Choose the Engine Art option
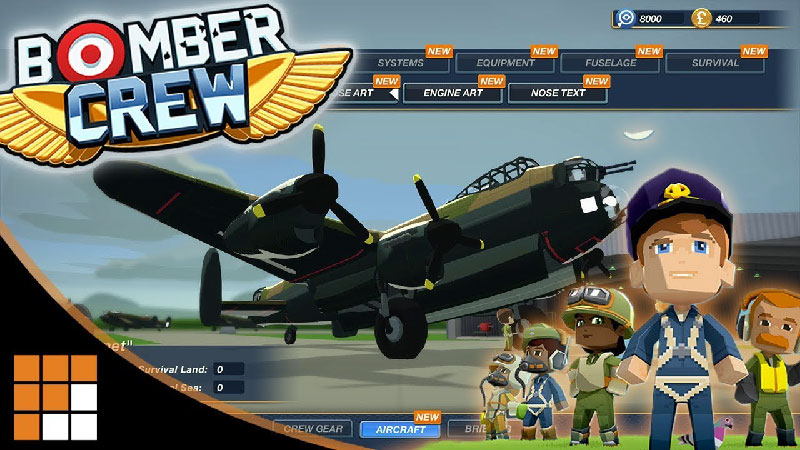 (x=453, y=93)
